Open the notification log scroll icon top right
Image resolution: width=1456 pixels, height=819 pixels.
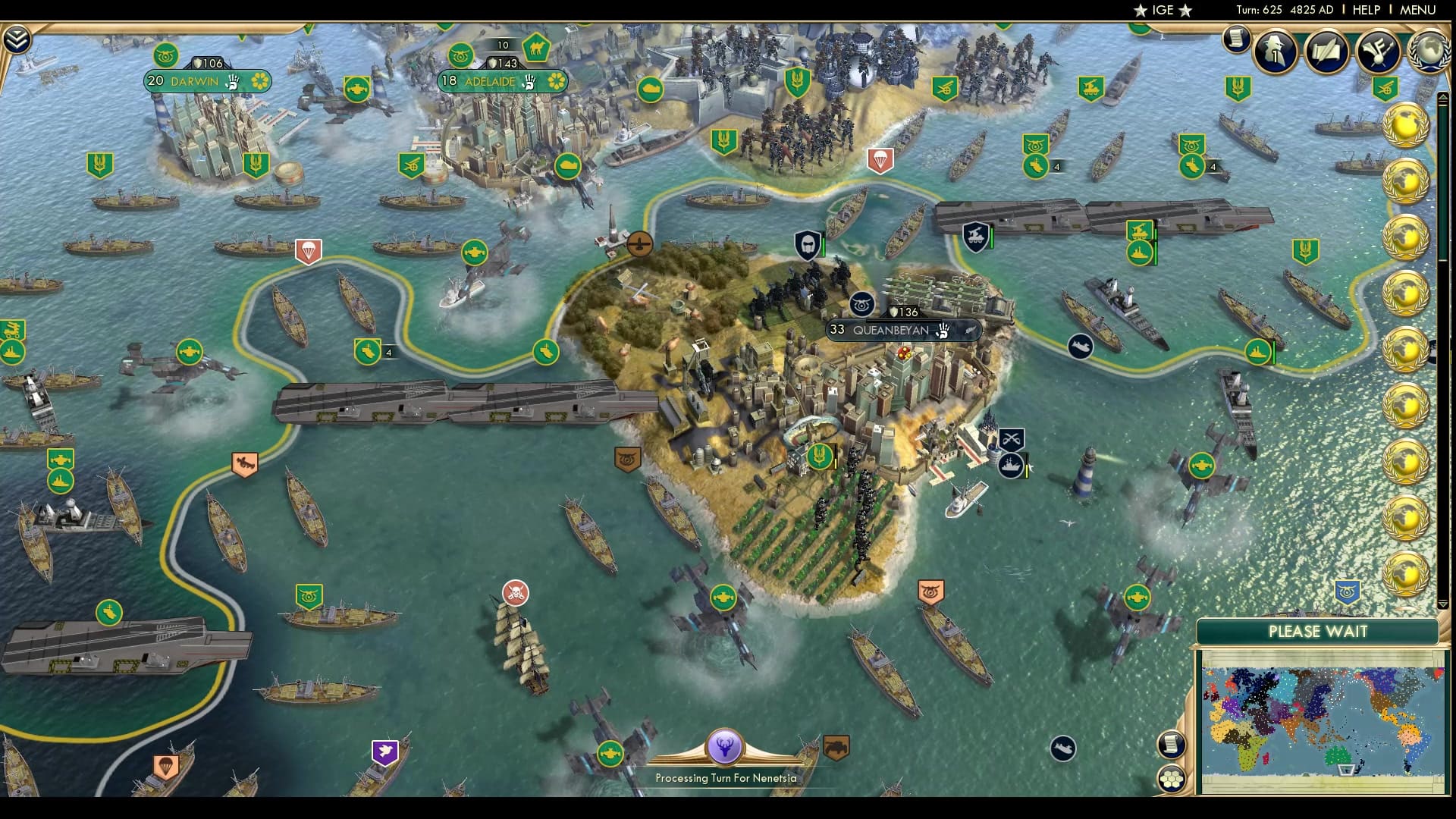(x=1235, y=42)
